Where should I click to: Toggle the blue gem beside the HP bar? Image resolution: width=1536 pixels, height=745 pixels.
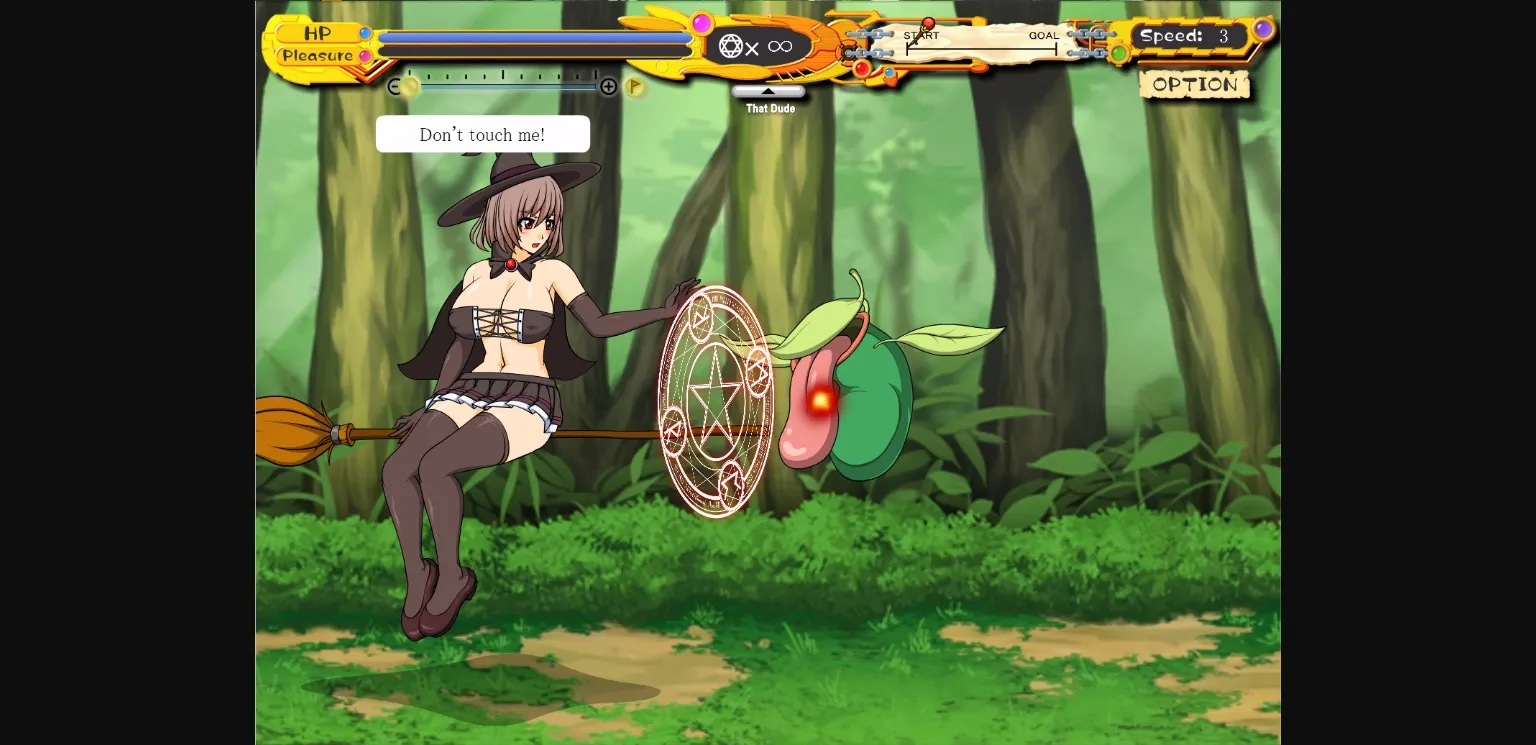tap(366, 32)
